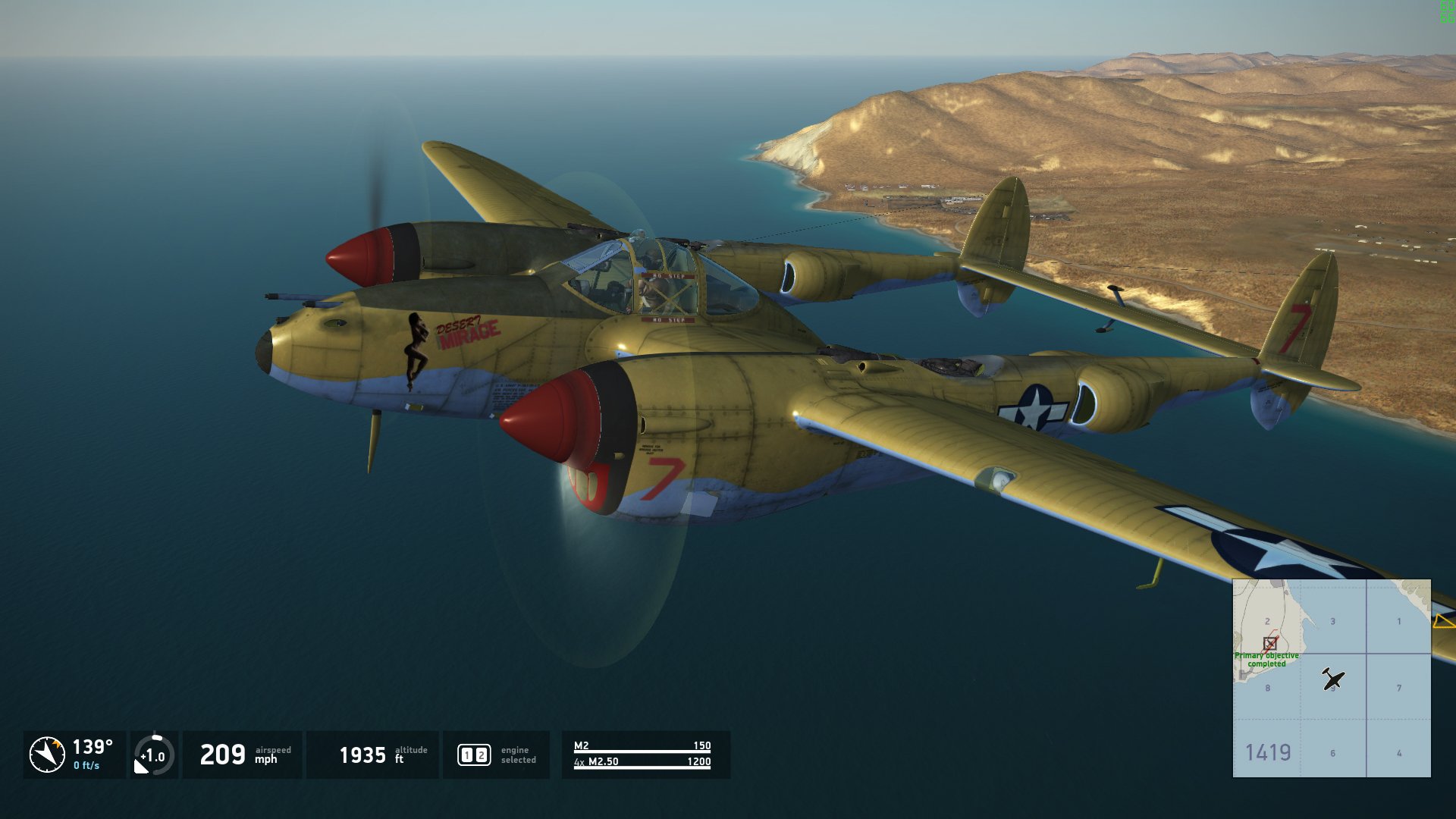Toggle the engine selected indicator
This screenshot has width=1456, height=819.
click(474, 755)
